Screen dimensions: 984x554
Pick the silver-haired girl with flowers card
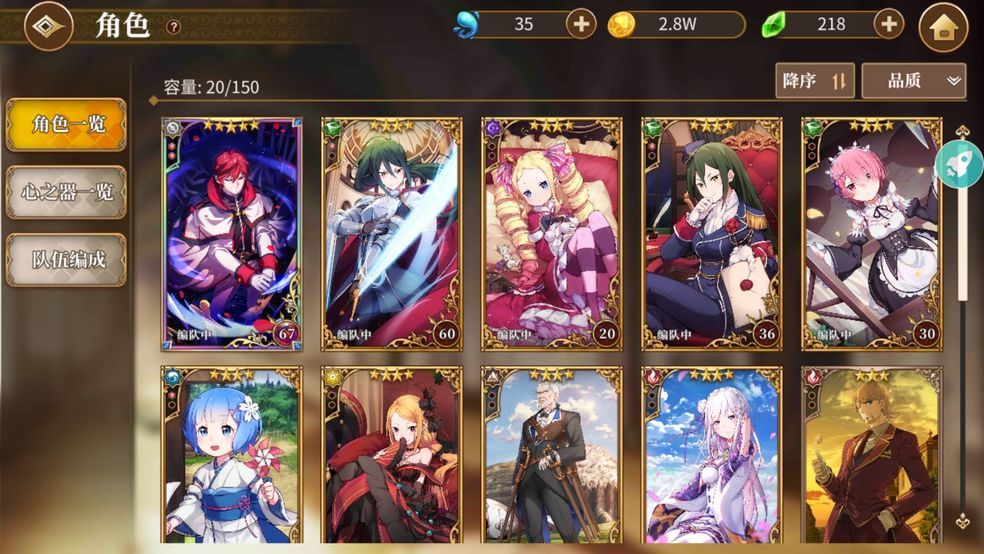[x=711, y=455]
